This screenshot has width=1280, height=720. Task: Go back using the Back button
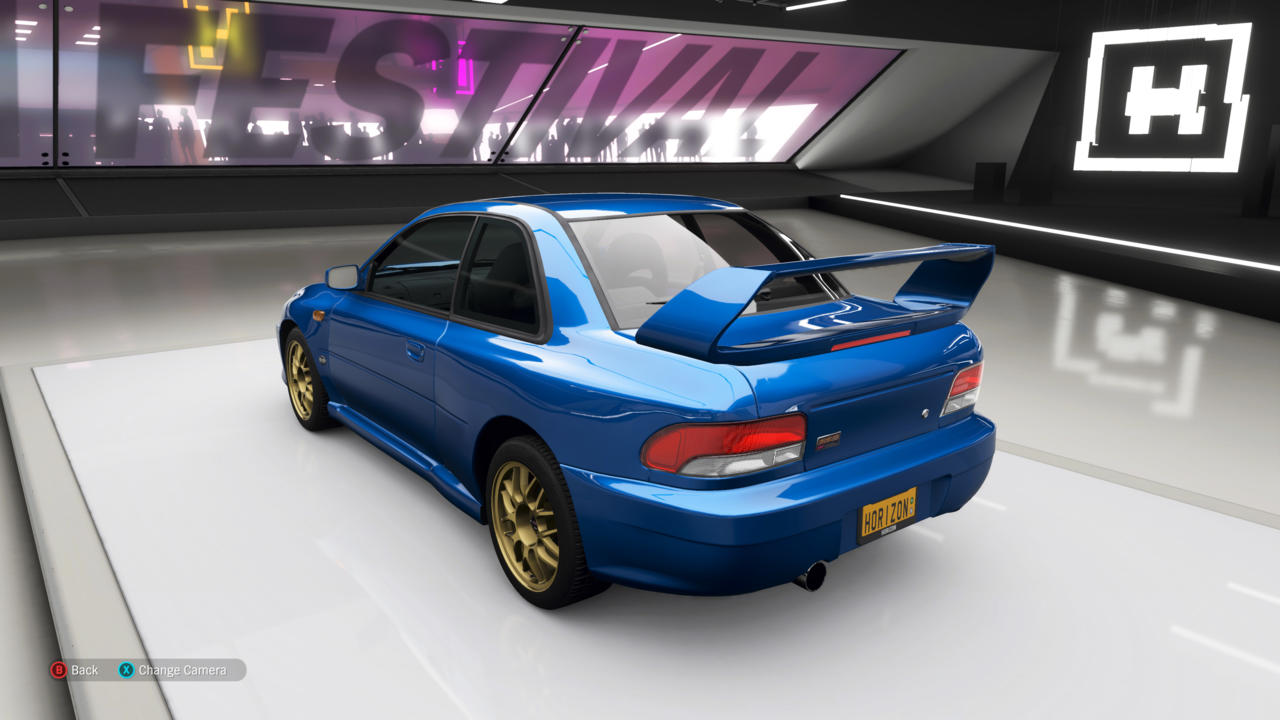coord(75,670)
